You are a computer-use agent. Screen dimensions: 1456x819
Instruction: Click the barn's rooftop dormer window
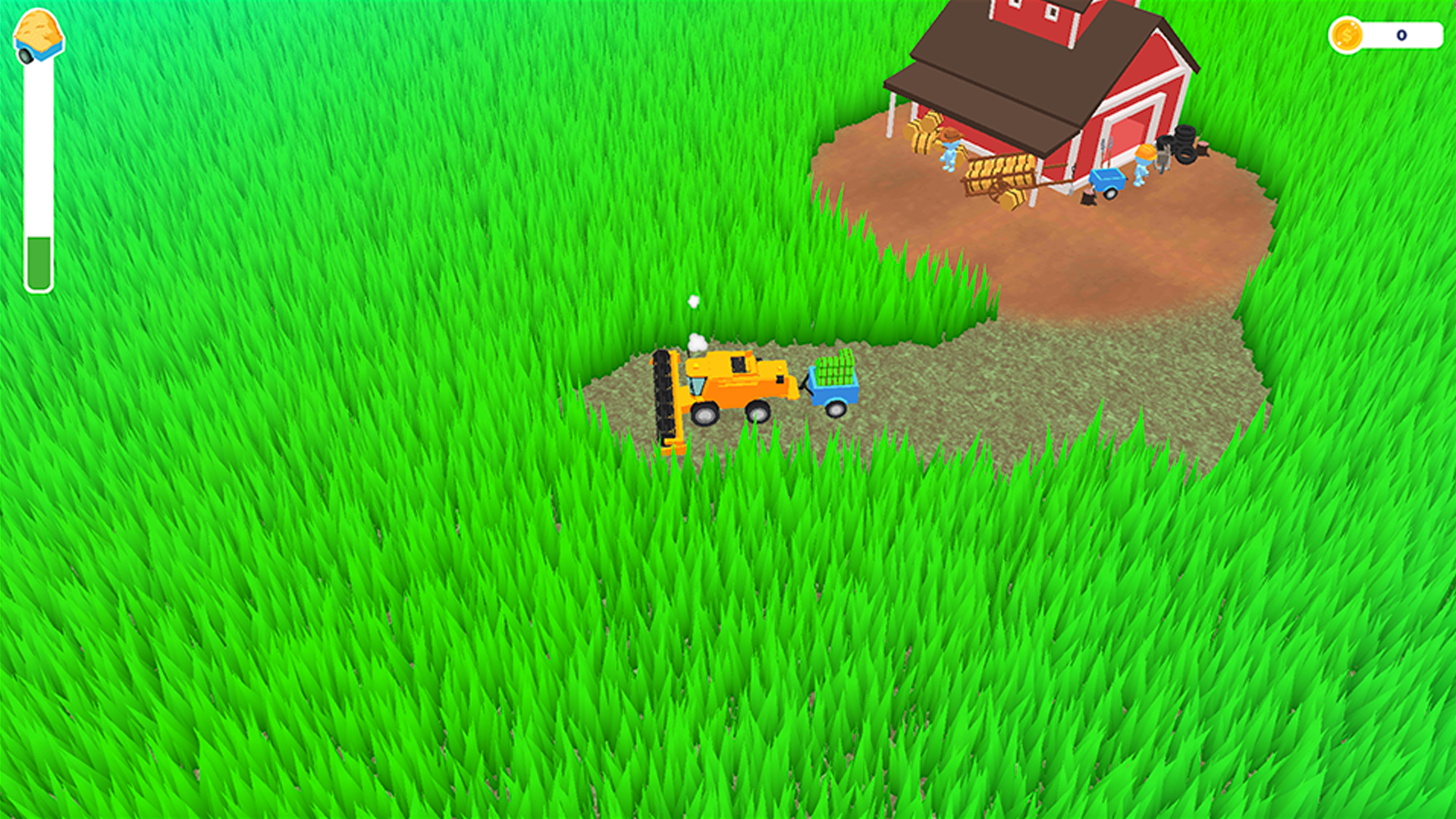[x=1031, y=14]
